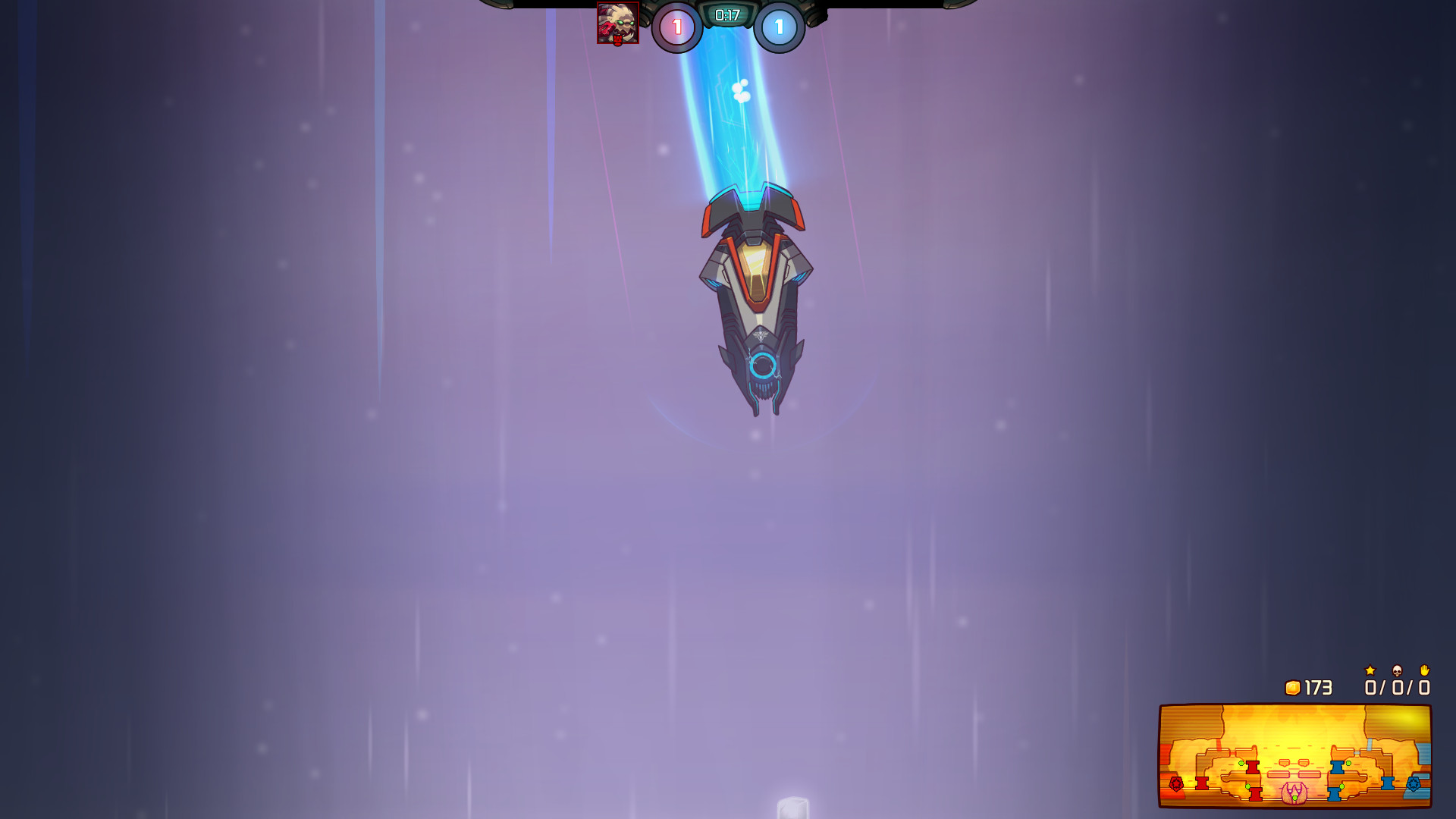Click the upper red turret marker on the minimap
The image size is (1456, 819).
pyautogui.click(x=1252, y=768)
